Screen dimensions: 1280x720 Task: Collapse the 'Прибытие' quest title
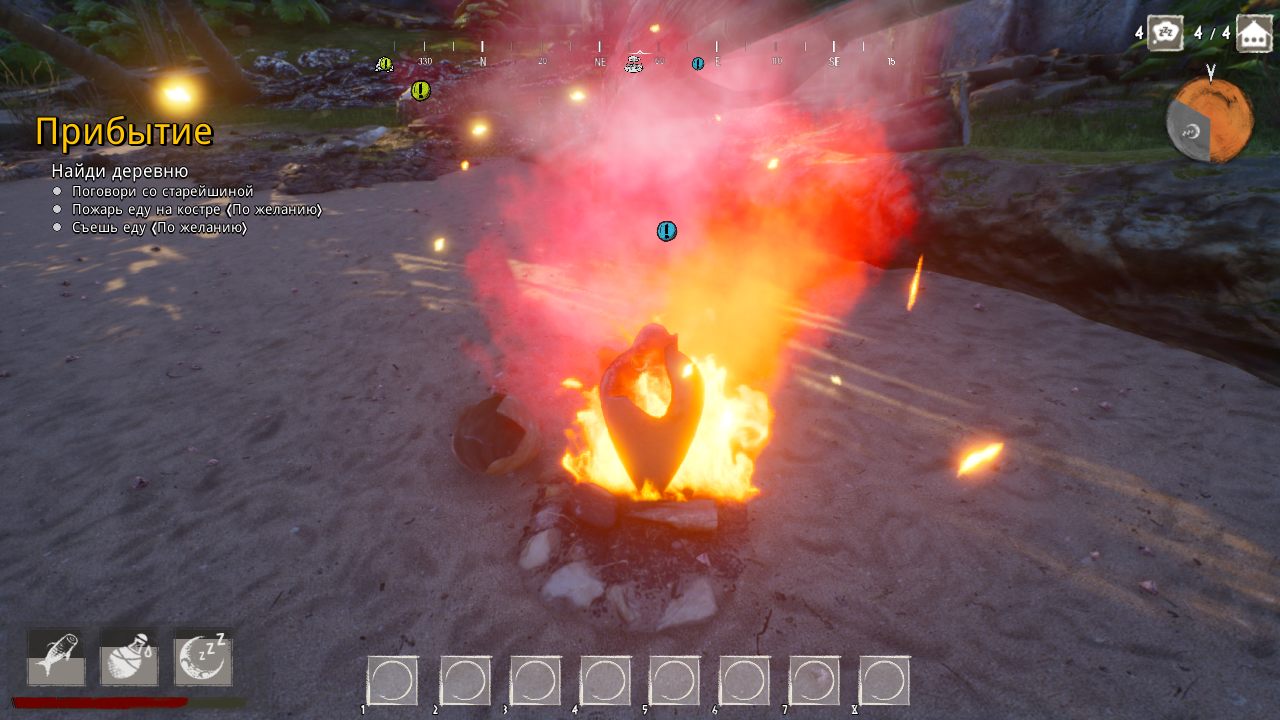click(x=125, y=131)
